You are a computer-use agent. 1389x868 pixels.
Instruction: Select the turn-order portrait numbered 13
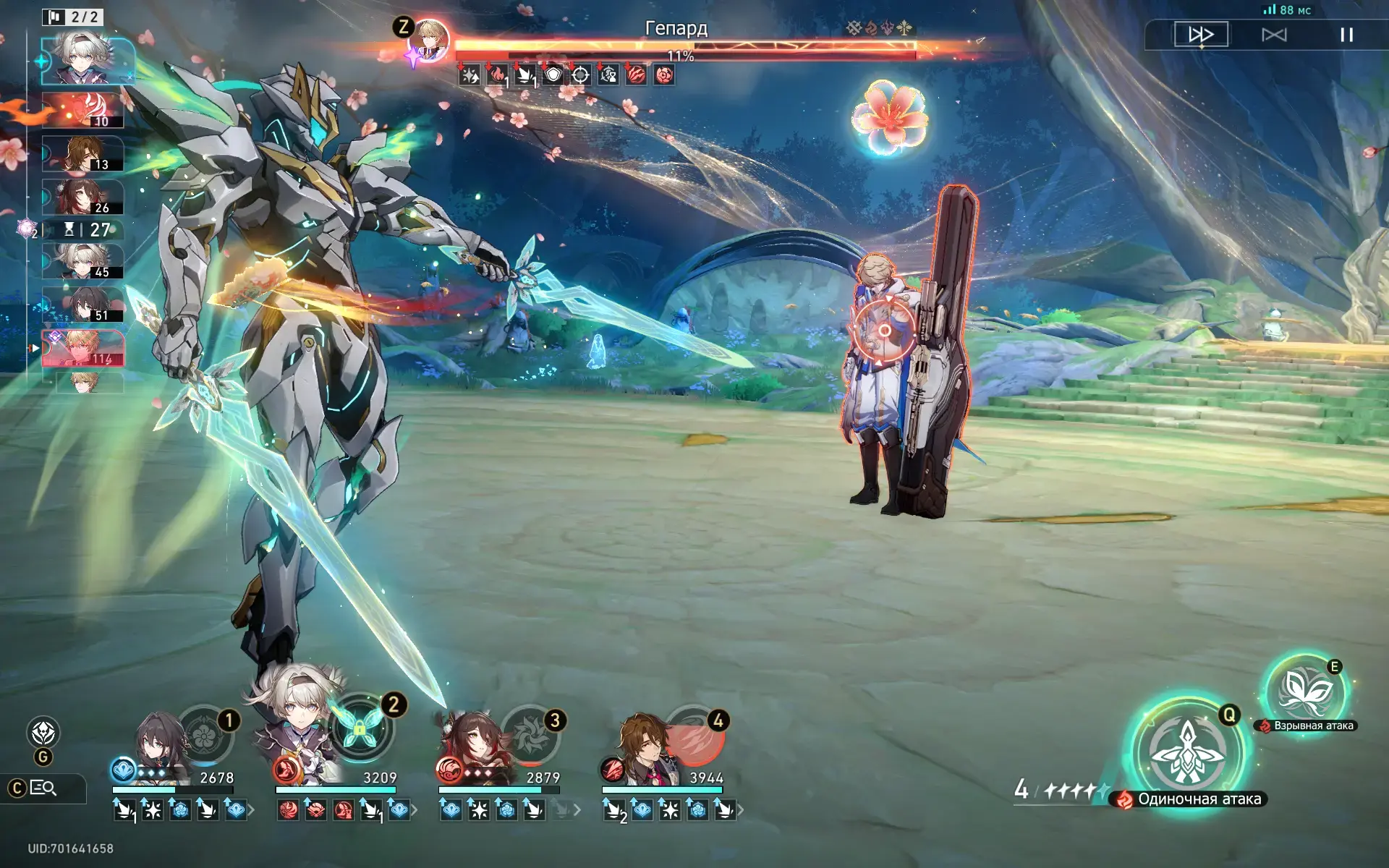[84, 154]
